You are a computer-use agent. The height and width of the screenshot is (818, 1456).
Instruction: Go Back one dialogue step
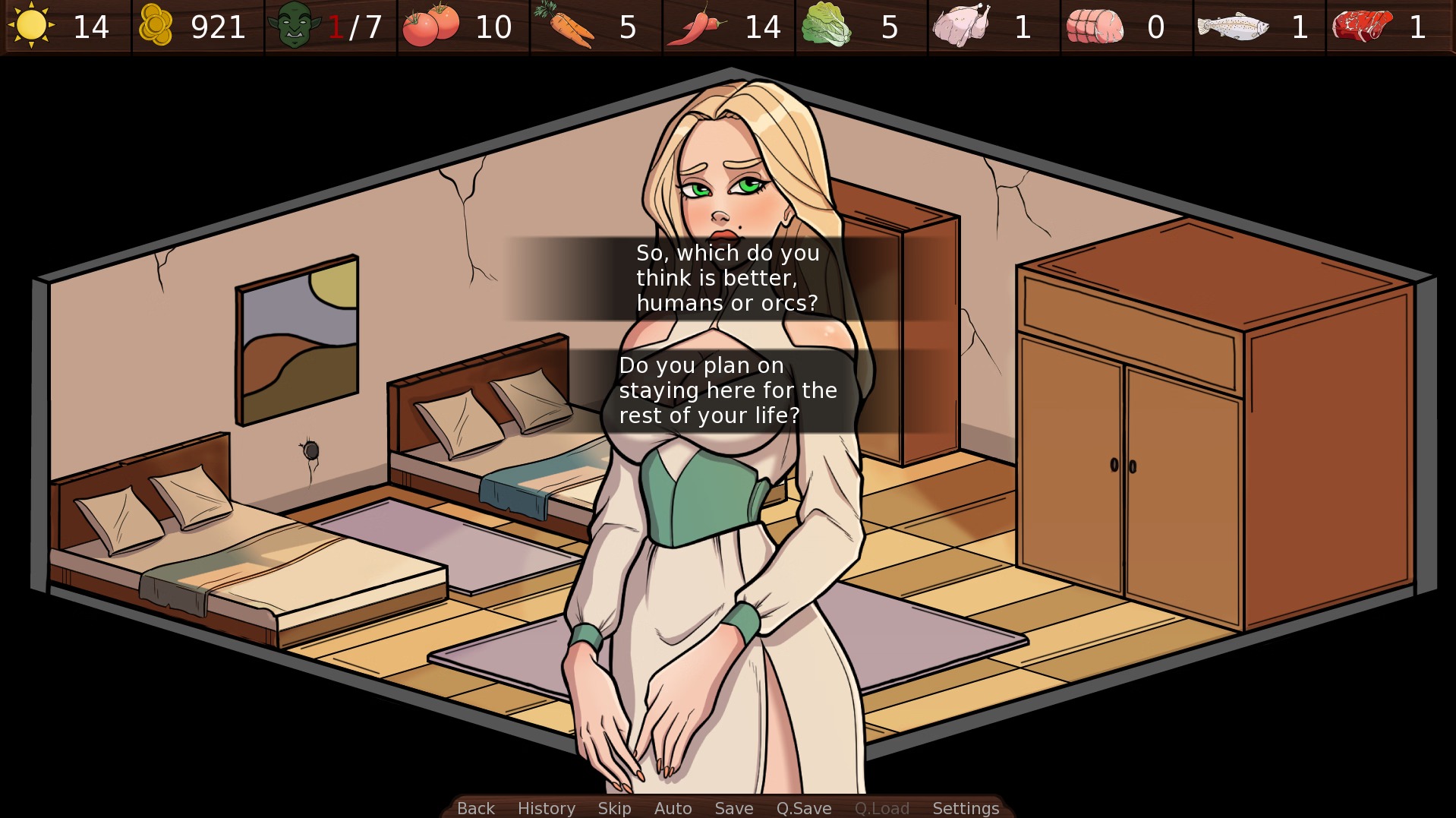(476, 808)
